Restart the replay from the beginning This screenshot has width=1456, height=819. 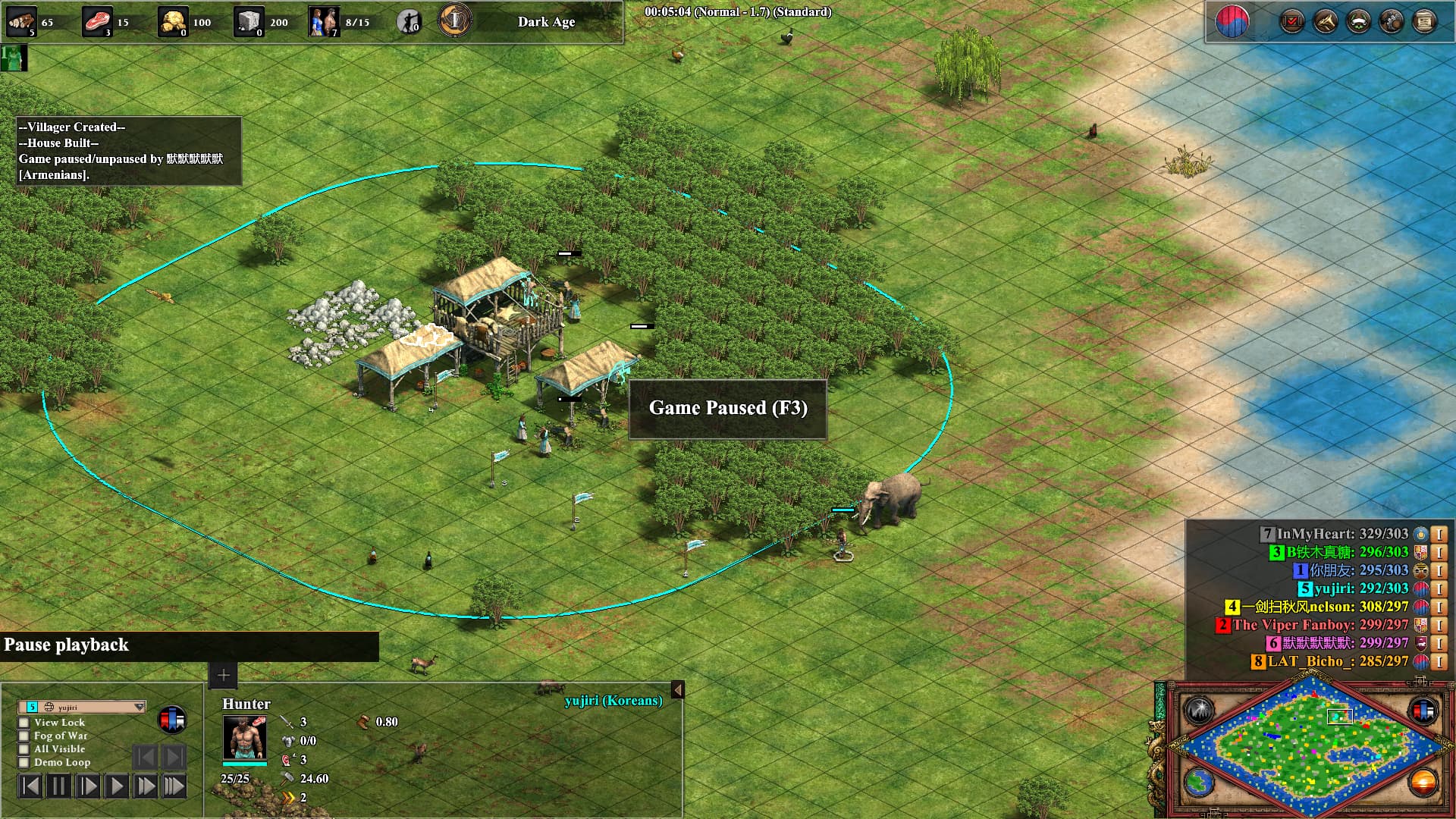[x=30, y=786]
